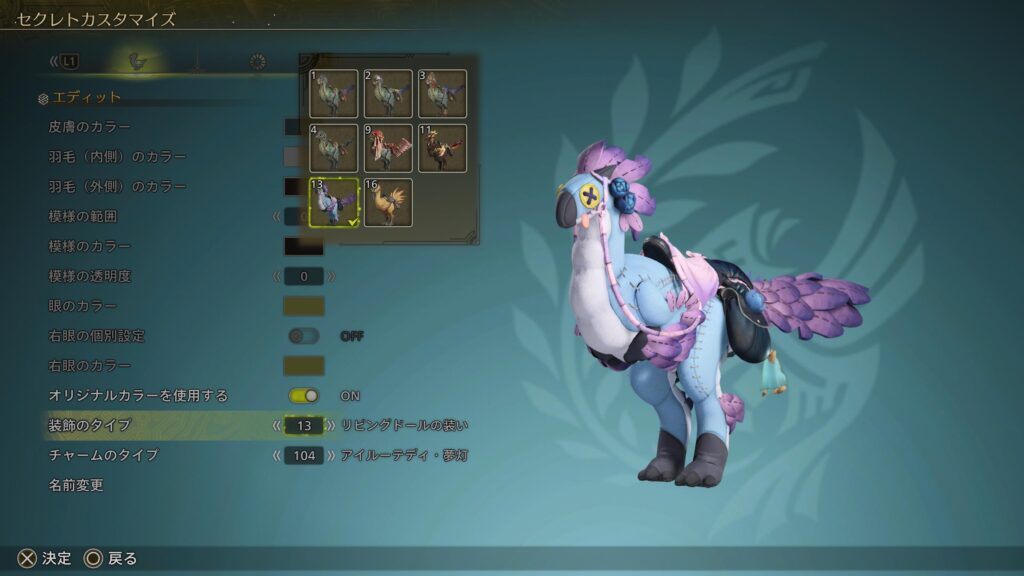Screen dimensions: 1024x576
Task: Open the 眼のカラー color swatch
Action: 304,306
